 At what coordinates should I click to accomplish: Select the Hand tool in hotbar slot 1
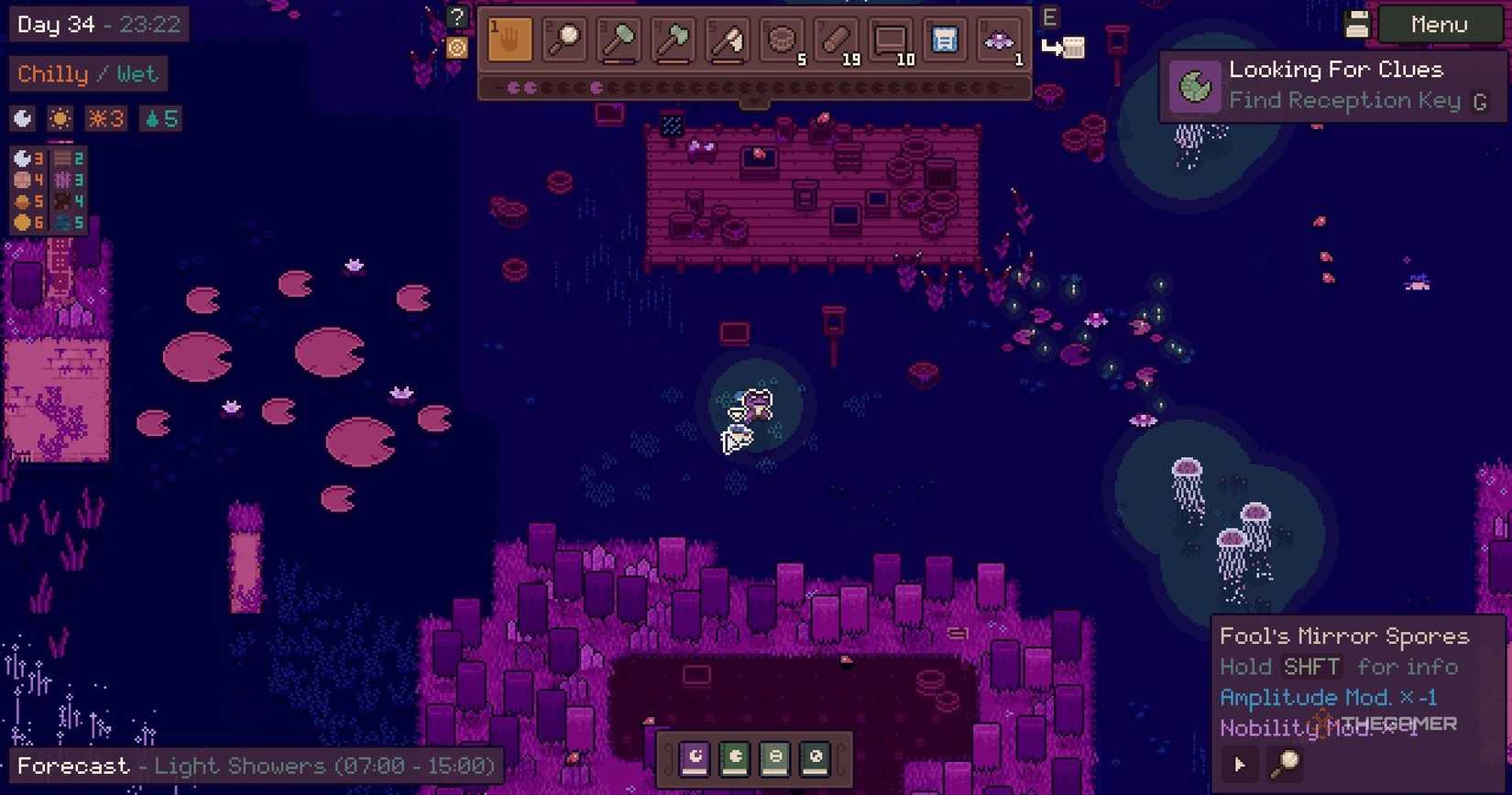point(508,41)
